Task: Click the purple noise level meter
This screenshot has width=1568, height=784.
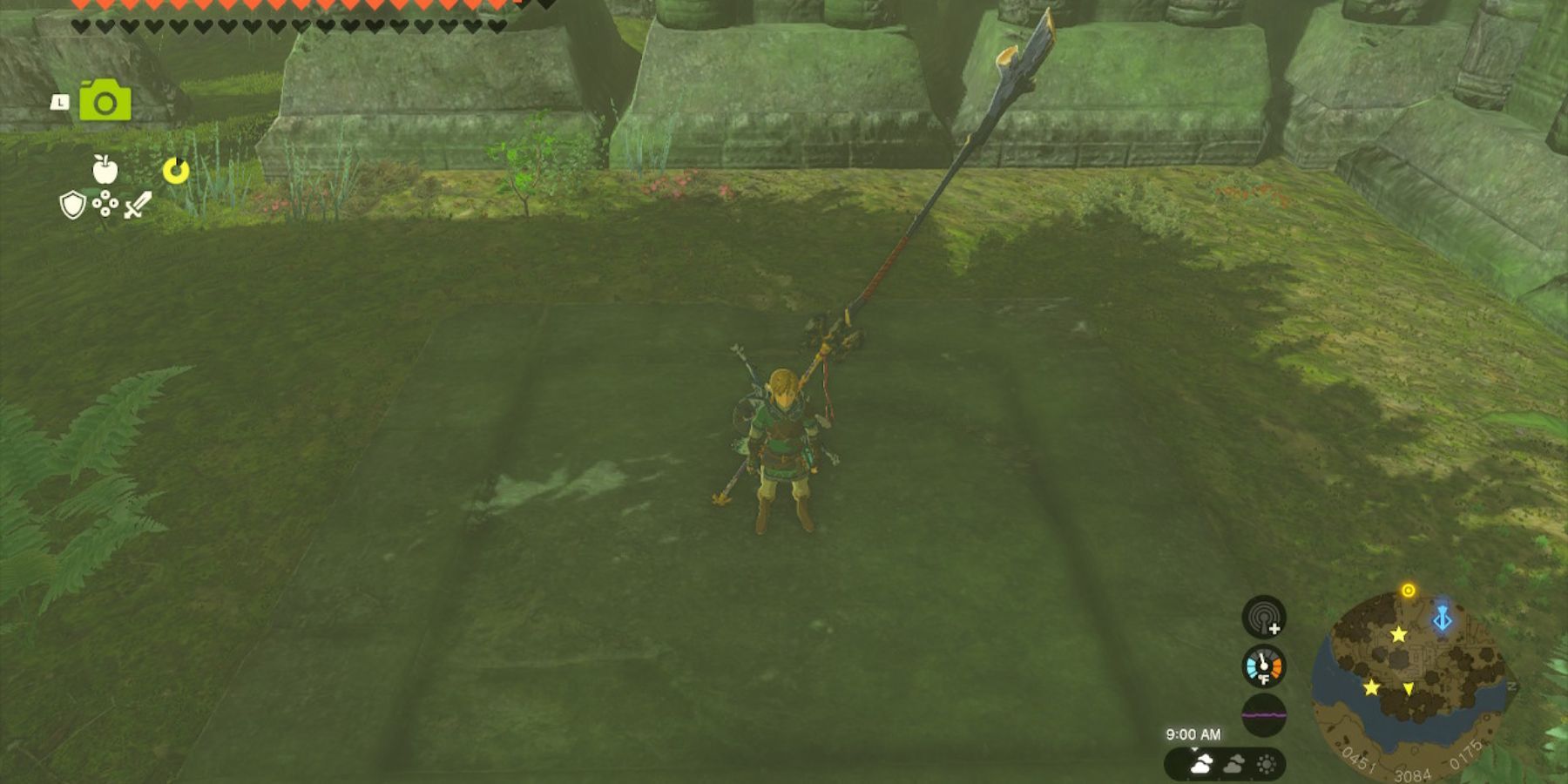Action: point(1264,714)
